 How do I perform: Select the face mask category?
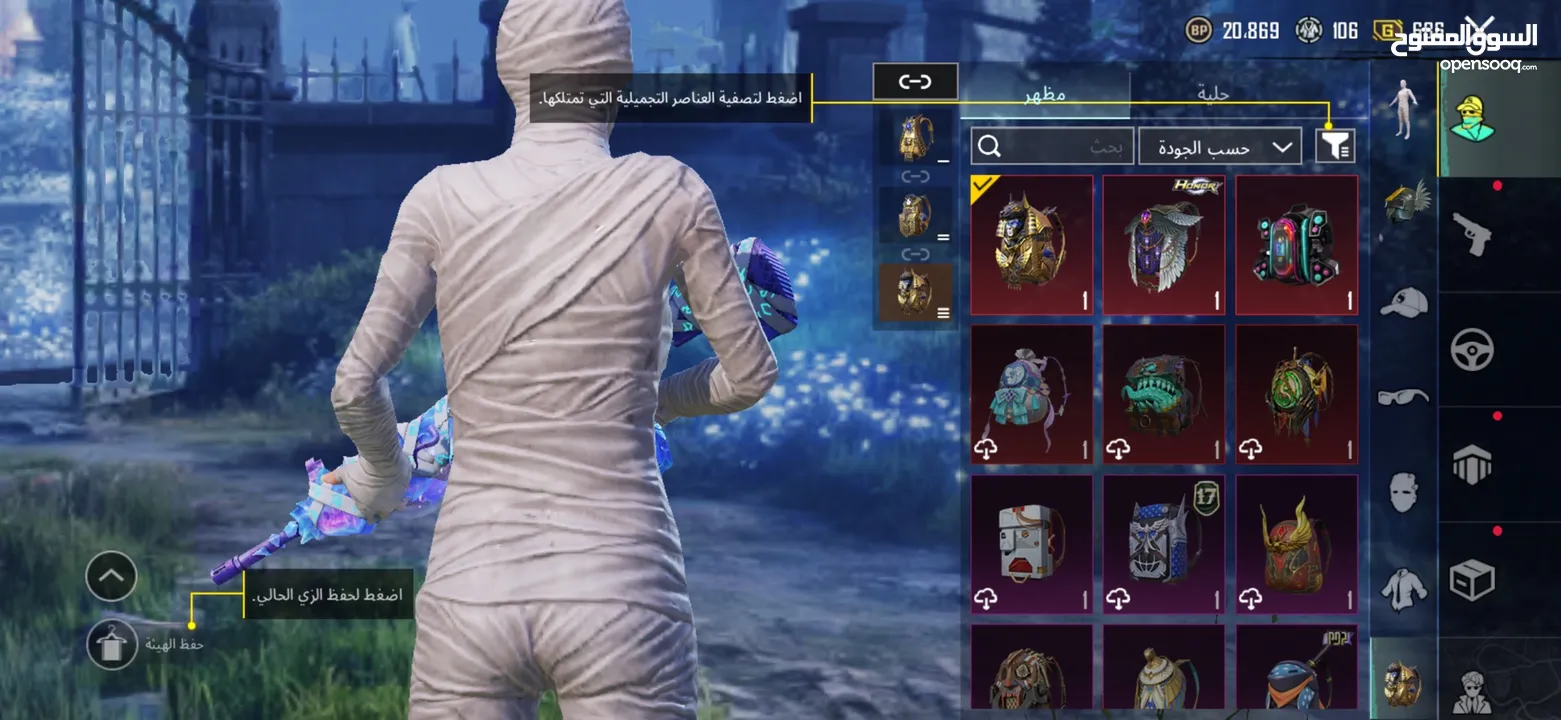coord(1404,492)
